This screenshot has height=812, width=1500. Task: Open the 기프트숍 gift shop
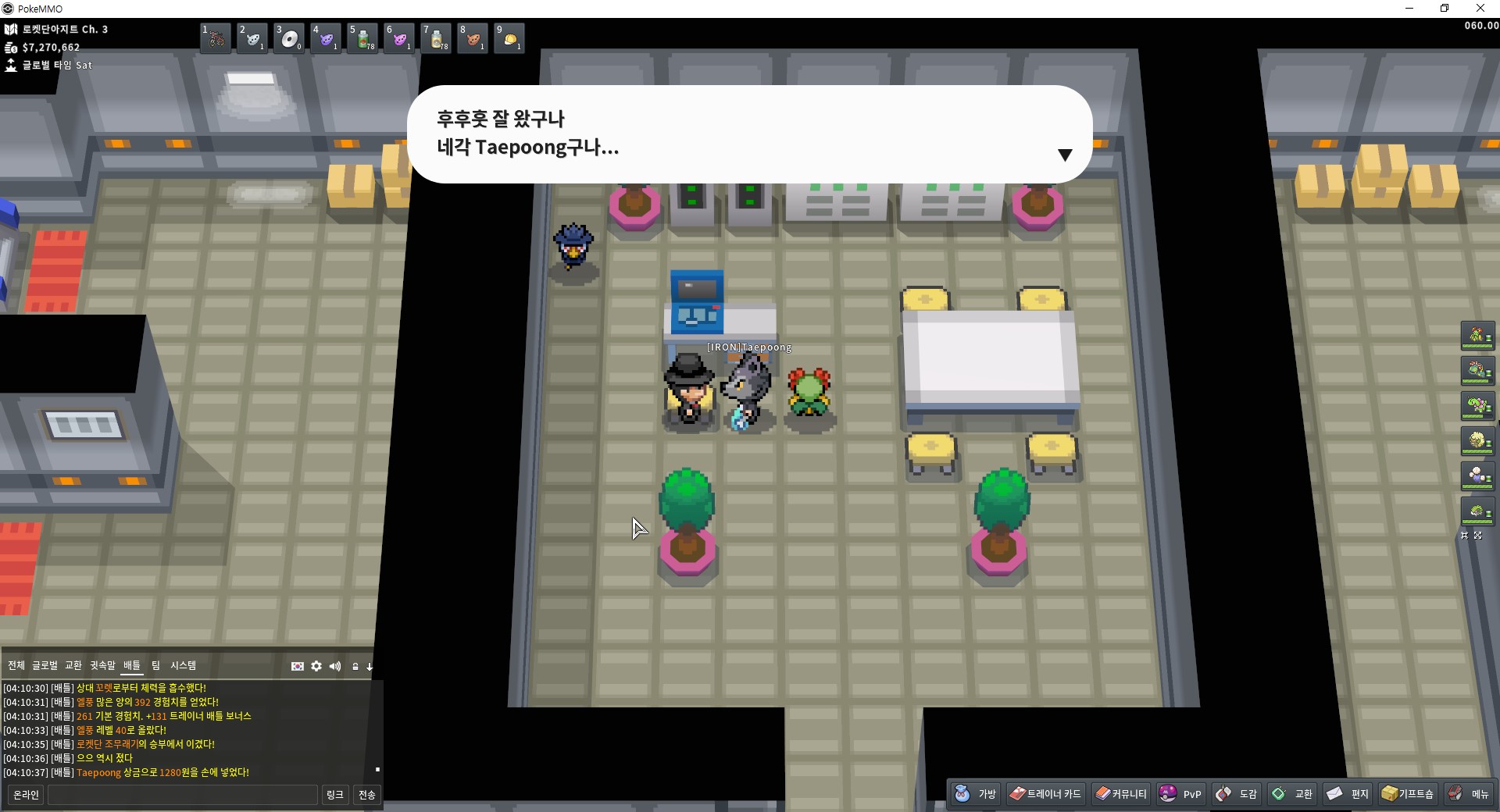1408,794
